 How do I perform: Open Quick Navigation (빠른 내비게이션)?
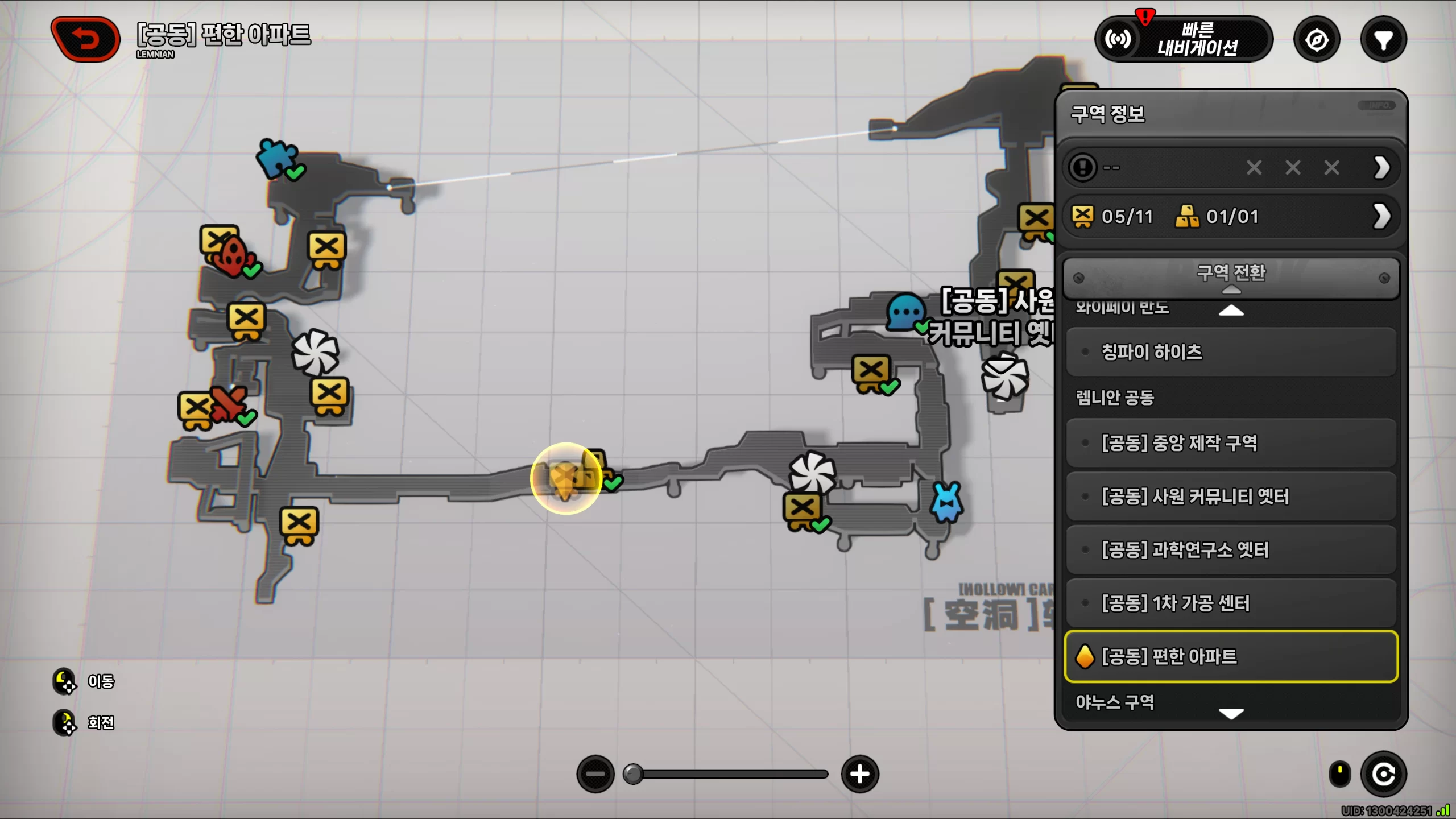tap(1184, 39)
